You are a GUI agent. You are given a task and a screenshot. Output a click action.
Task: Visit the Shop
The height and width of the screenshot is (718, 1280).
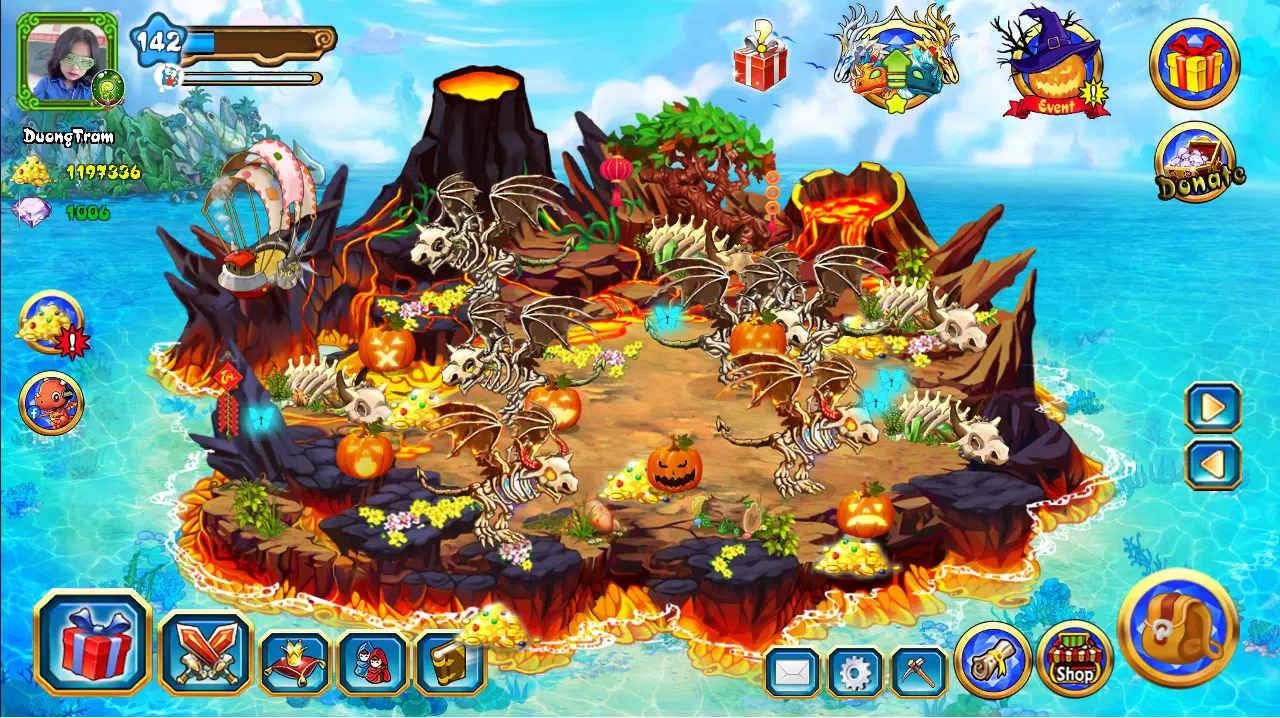1075,659
